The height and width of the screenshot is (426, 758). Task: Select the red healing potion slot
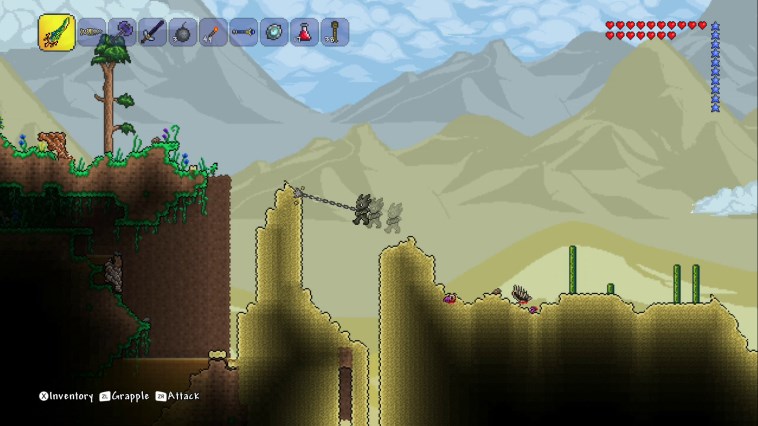click(x=304, y=32)
